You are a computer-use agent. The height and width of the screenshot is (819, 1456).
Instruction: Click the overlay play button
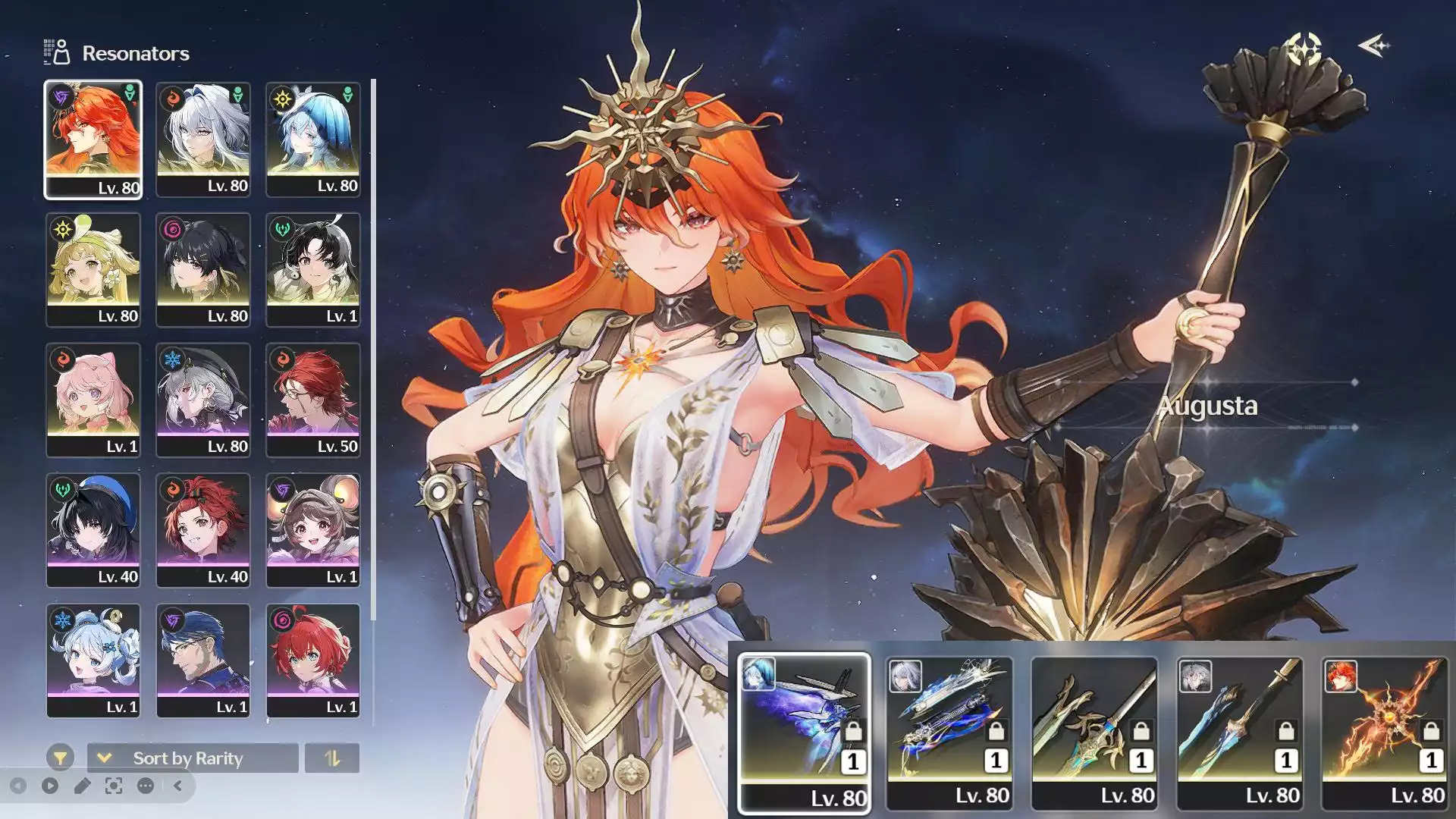[x=50, y=786]
